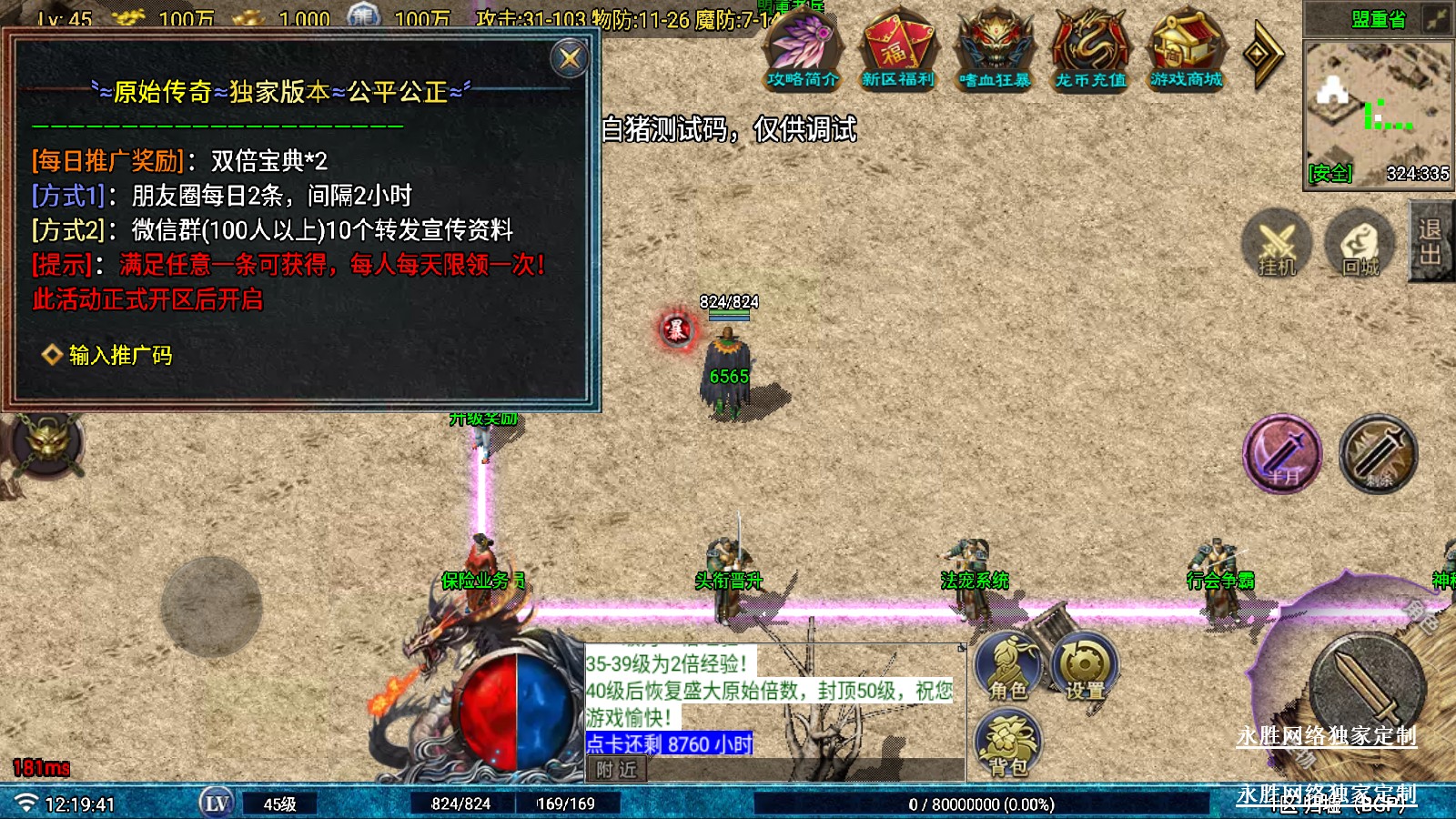1456x819 pixels.
Task: Open the 设置 settings menu
Action: [x=1085, y=668]
